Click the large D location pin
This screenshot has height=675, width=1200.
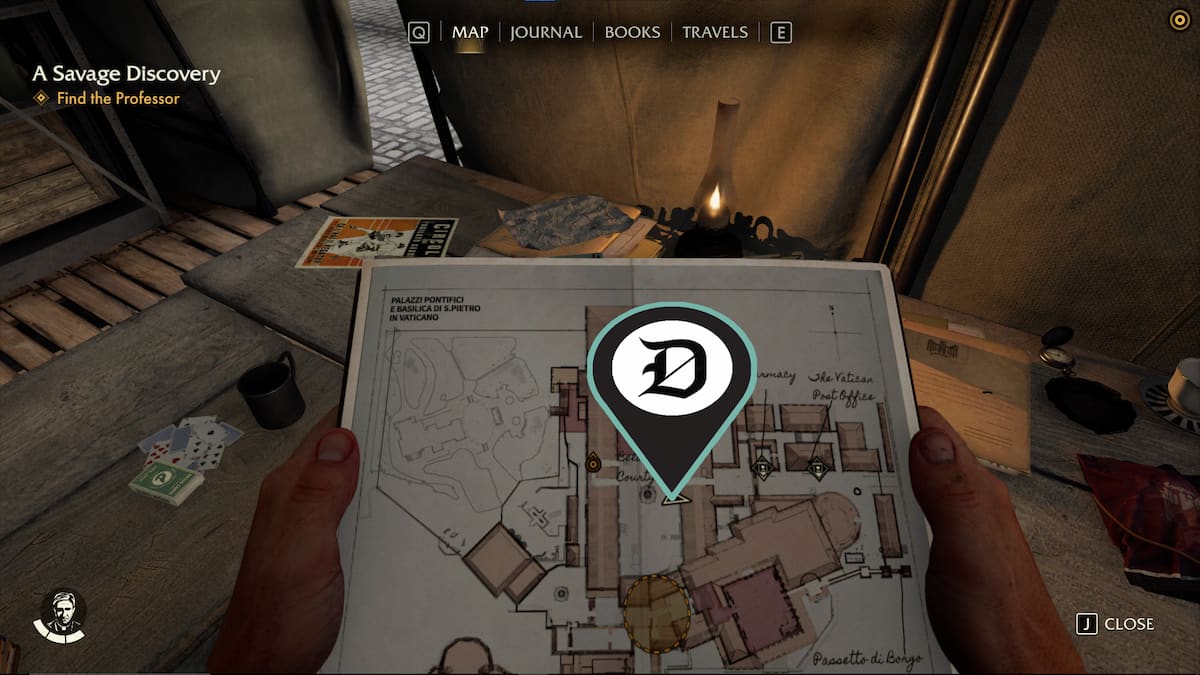click(x=671, y=370)
